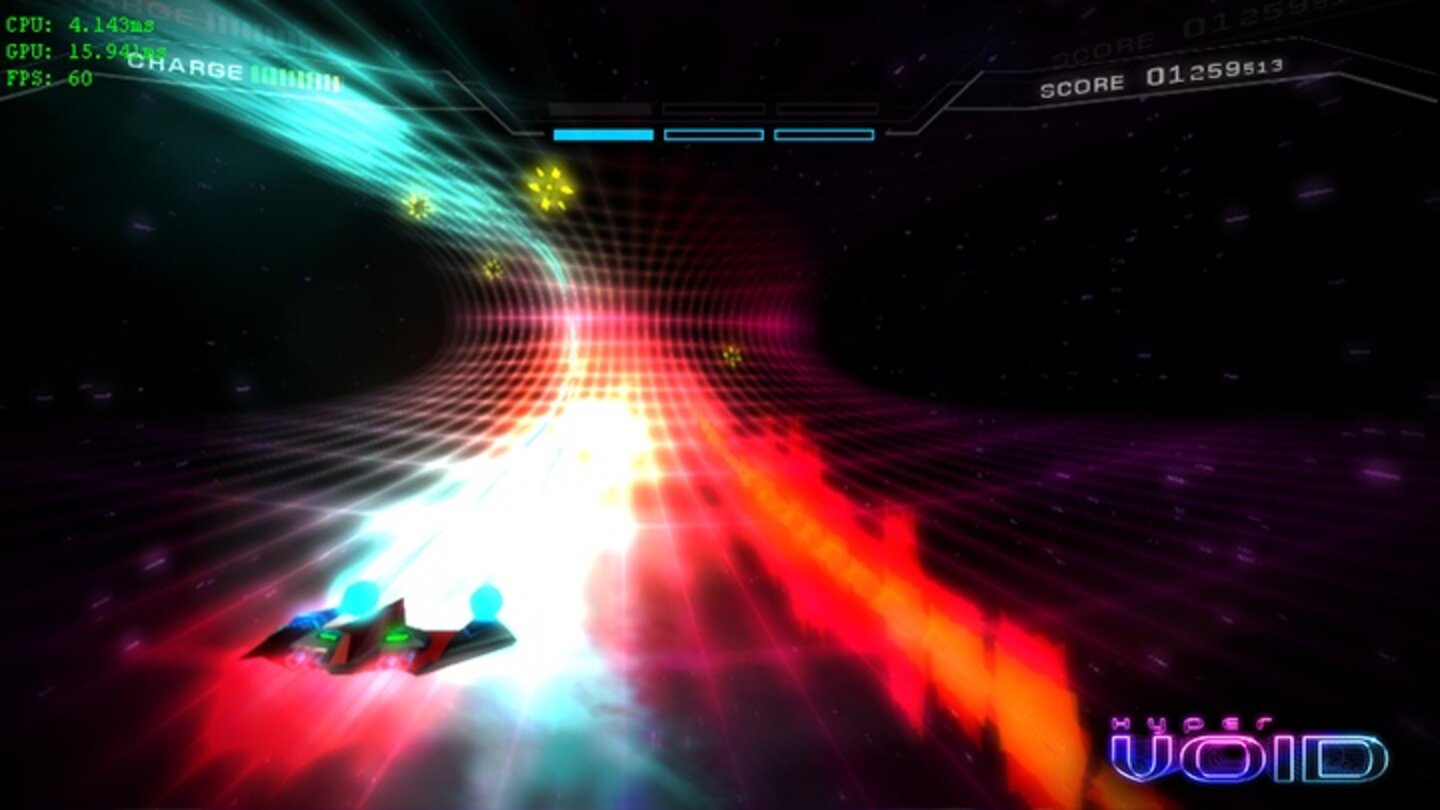Expand the SCORE panel
The height and width of the screenshot is (810, 1440).
[x=1150, y=77]
